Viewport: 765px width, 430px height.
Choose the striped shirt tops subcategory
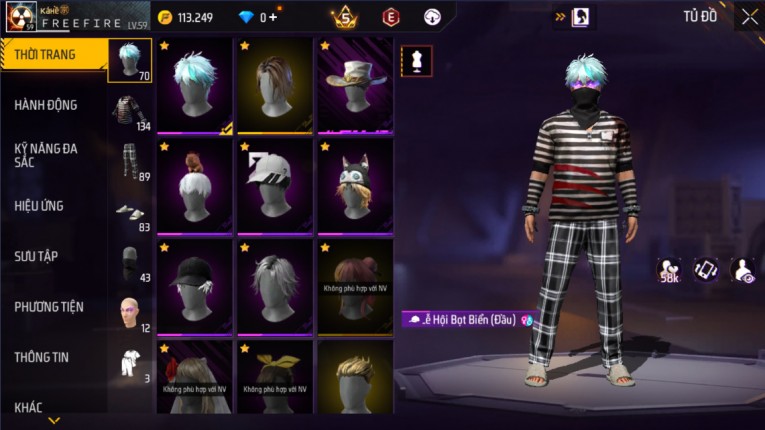(129, 112)
